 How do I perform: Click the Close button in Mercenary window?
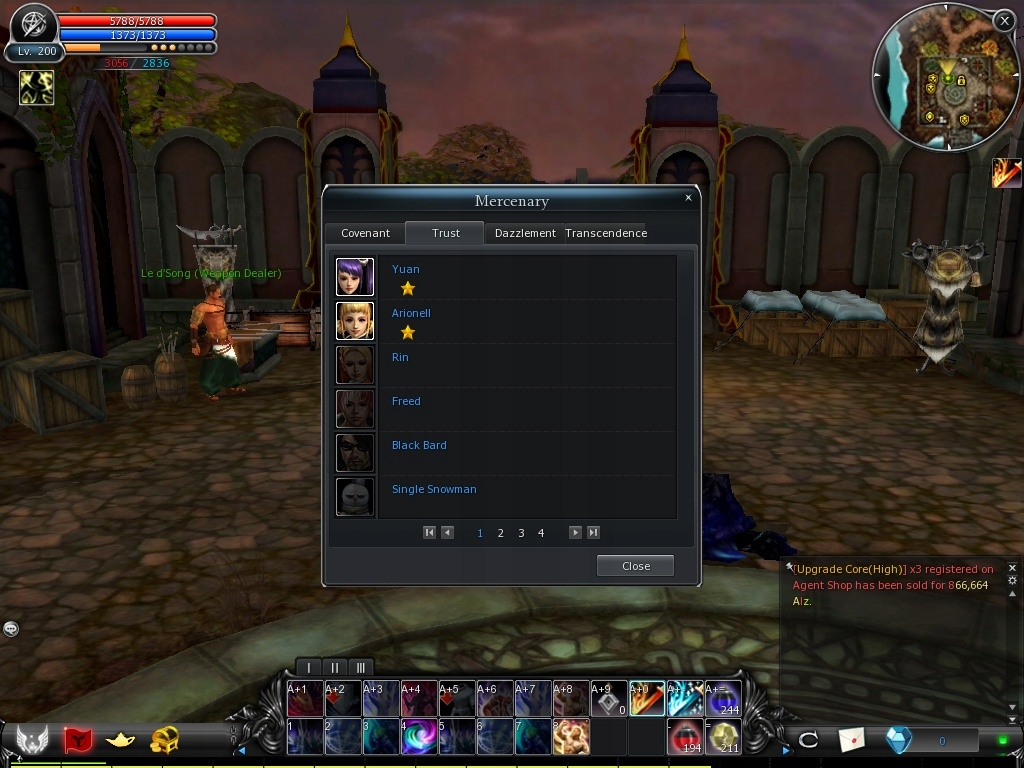click(x=635, y=566)
